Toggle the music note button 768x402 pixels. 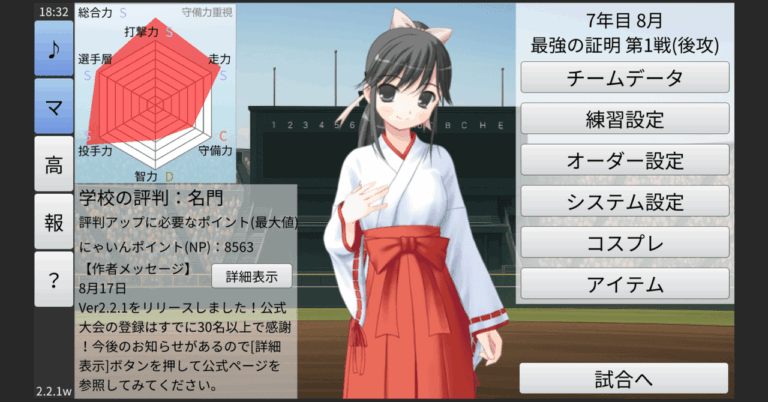tap(53, 48)
